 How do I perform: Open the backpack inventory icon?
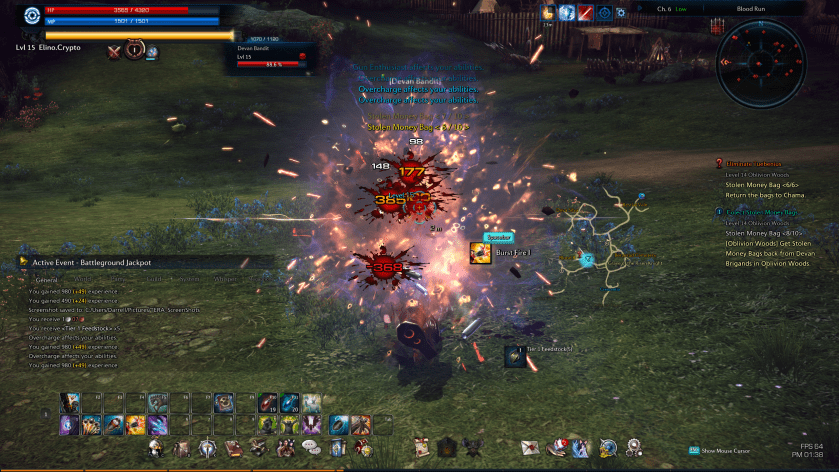181,448
